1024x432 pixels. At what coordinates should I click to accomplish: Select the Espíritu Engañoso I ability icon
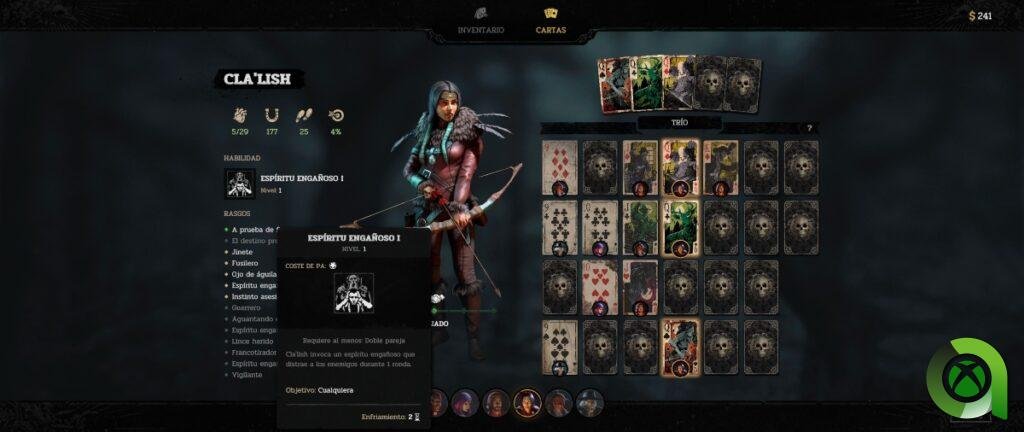(x=240, y=183)
